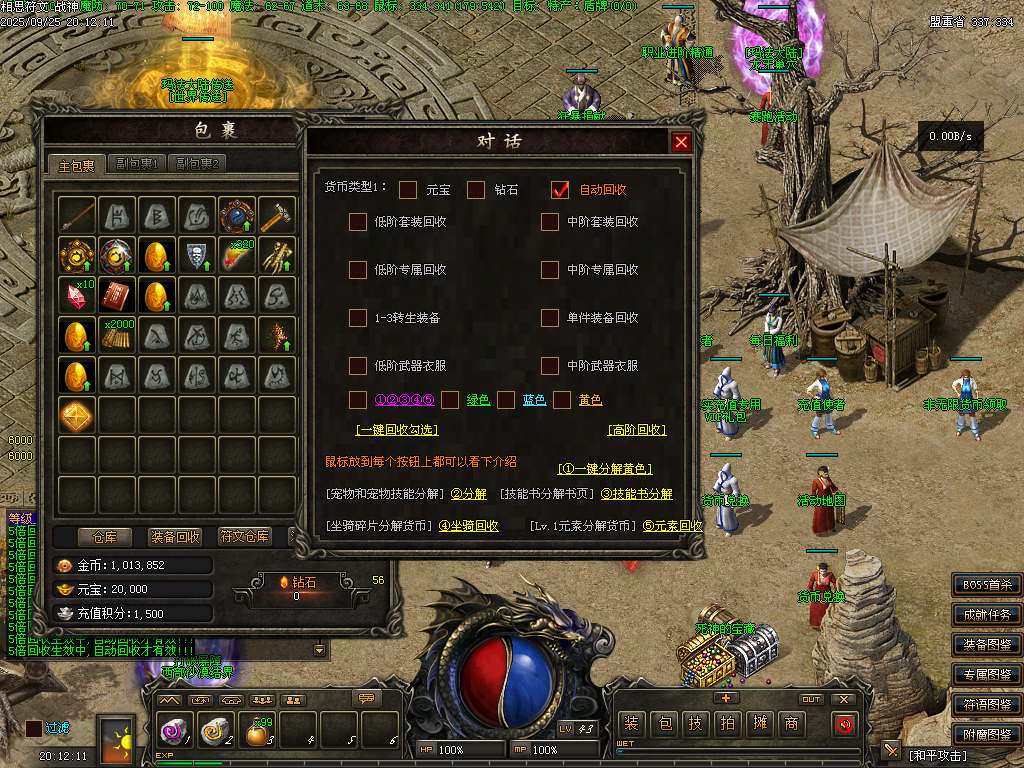
Task: Open the 符文仓库 button
Action: [245, 537]
